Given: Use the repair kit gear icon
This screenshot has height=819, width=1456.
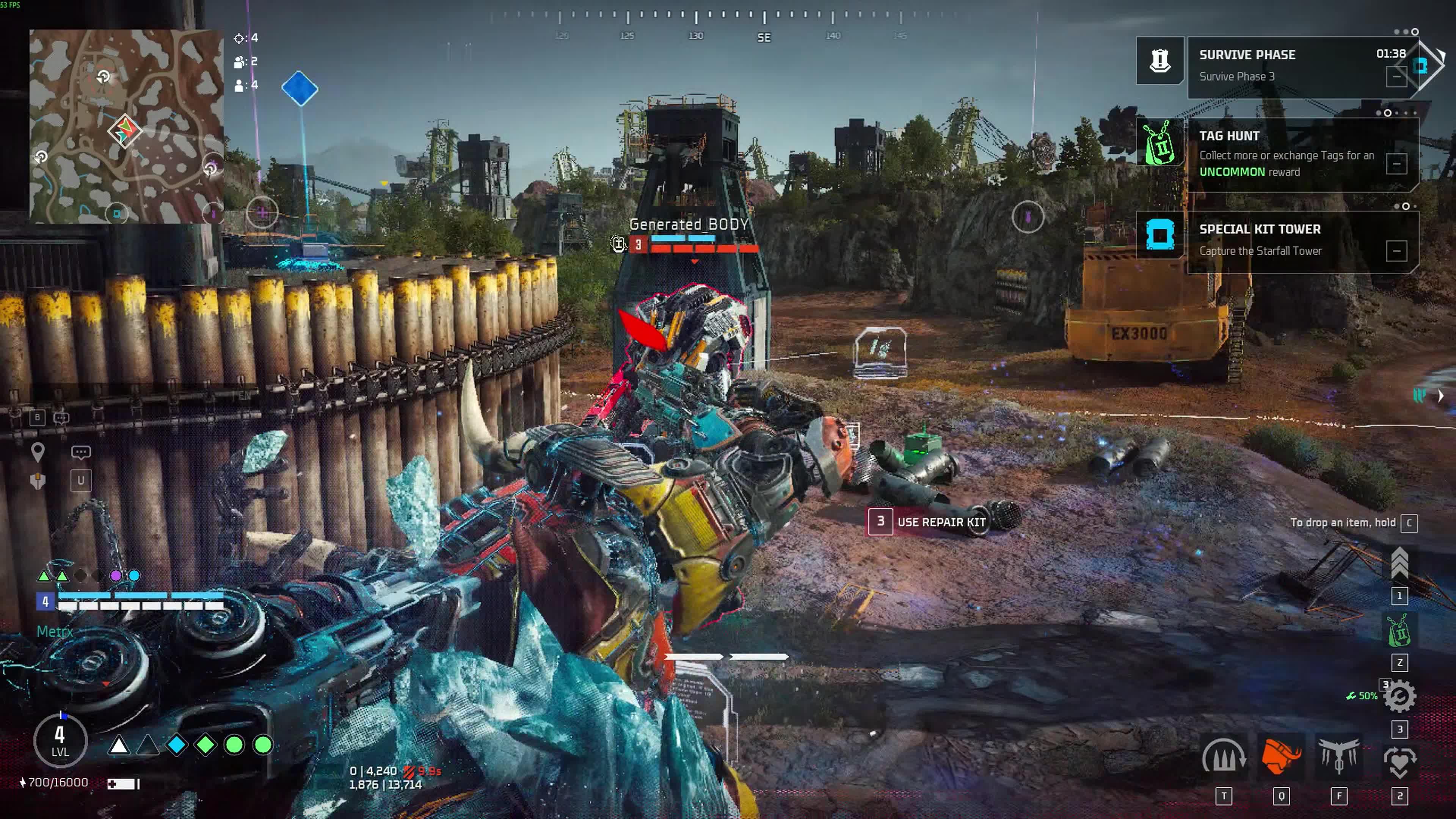Looking at the screenshot, I should pos(1400,697).
